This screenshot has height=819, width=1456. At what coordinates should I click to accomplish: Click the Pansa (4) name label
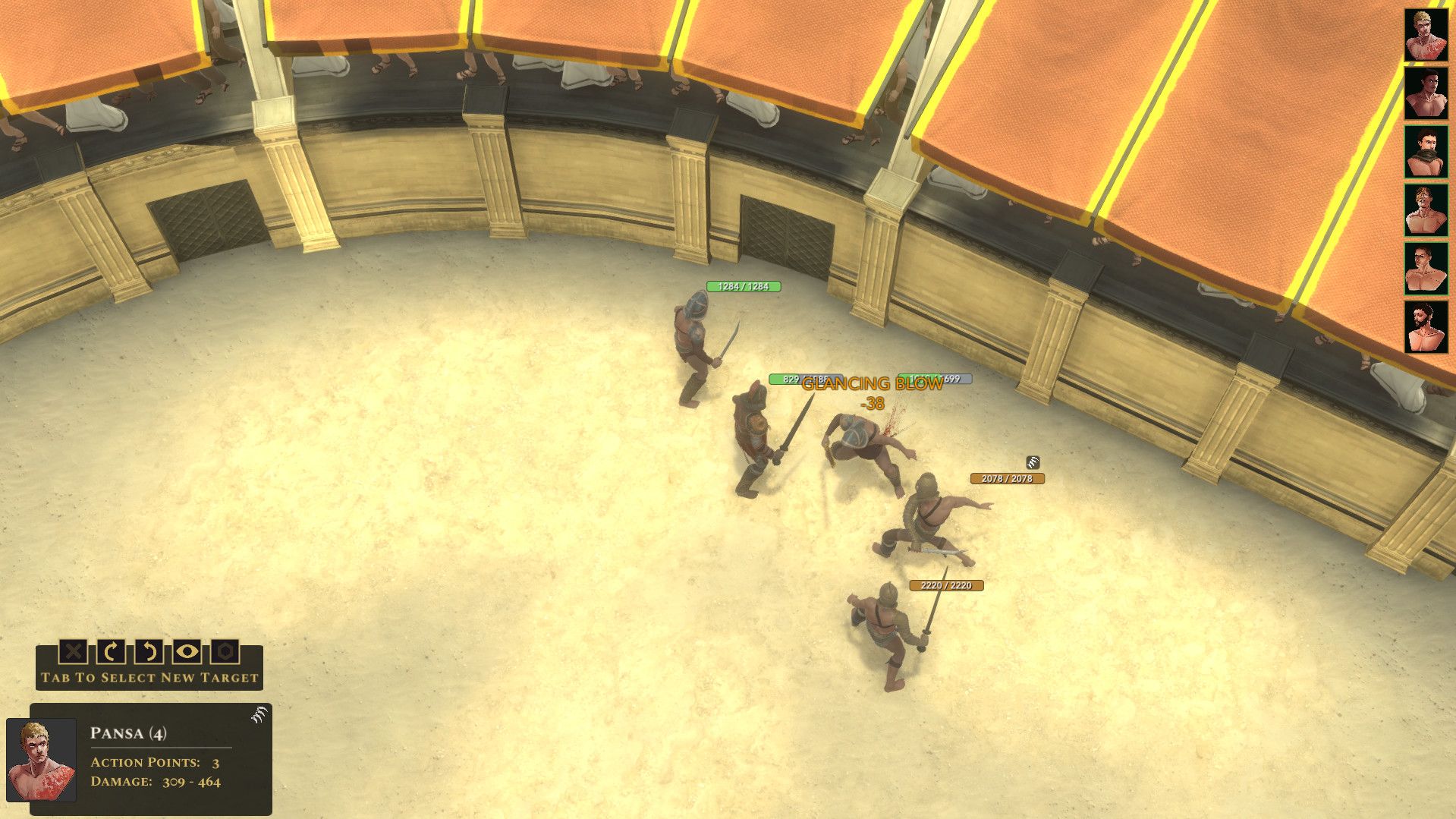tap(127, 733)
